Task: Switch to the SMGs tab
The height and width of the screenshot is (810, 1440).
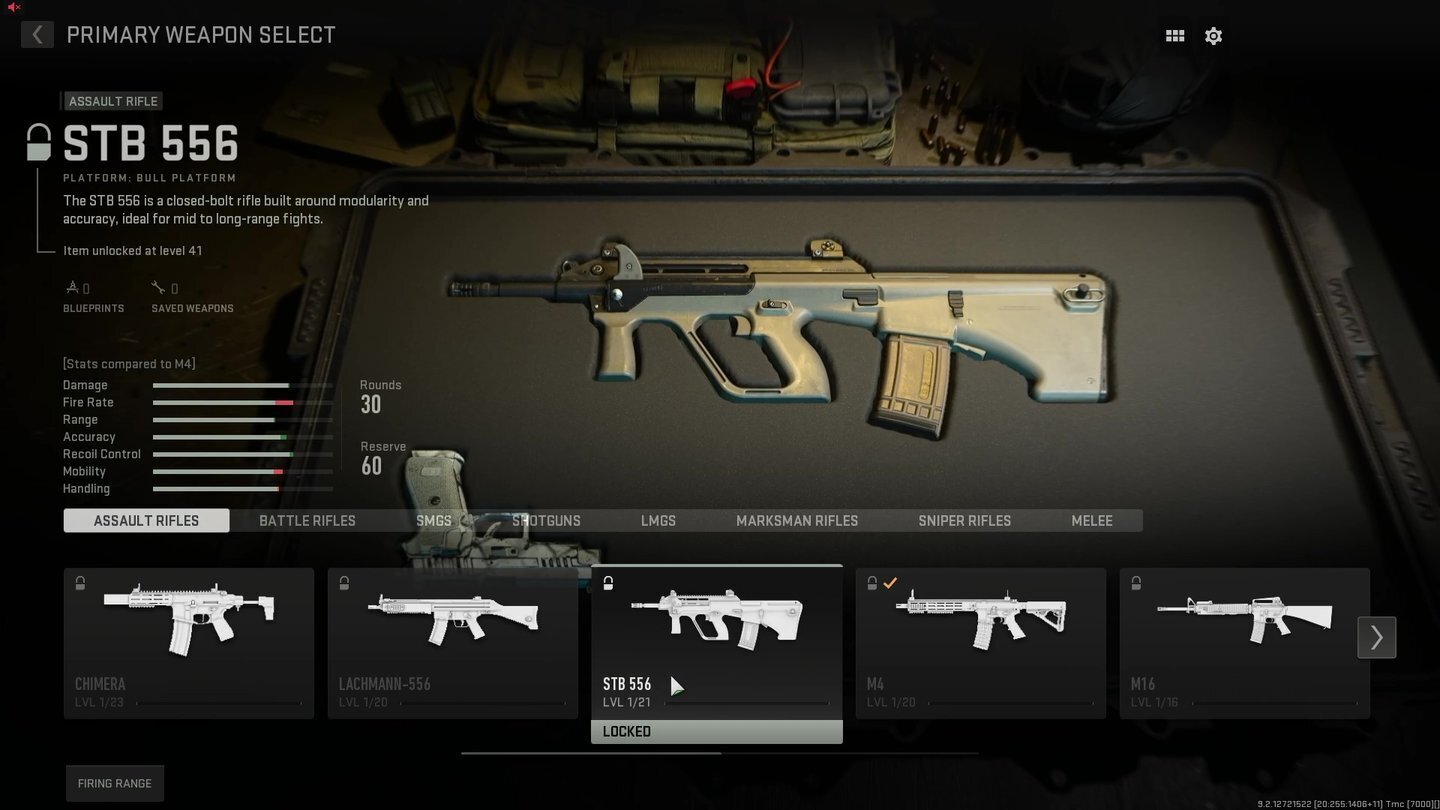Action: [434, 520]
